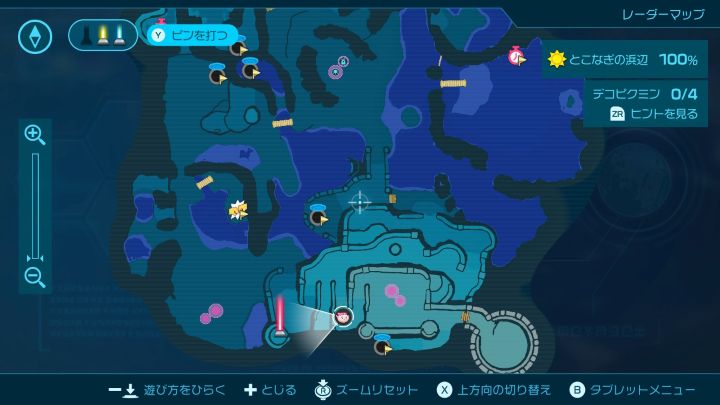The width and height of the screenshot is (720, 405).
Task: Click the compass icon
Action: [x=35, y=37]
